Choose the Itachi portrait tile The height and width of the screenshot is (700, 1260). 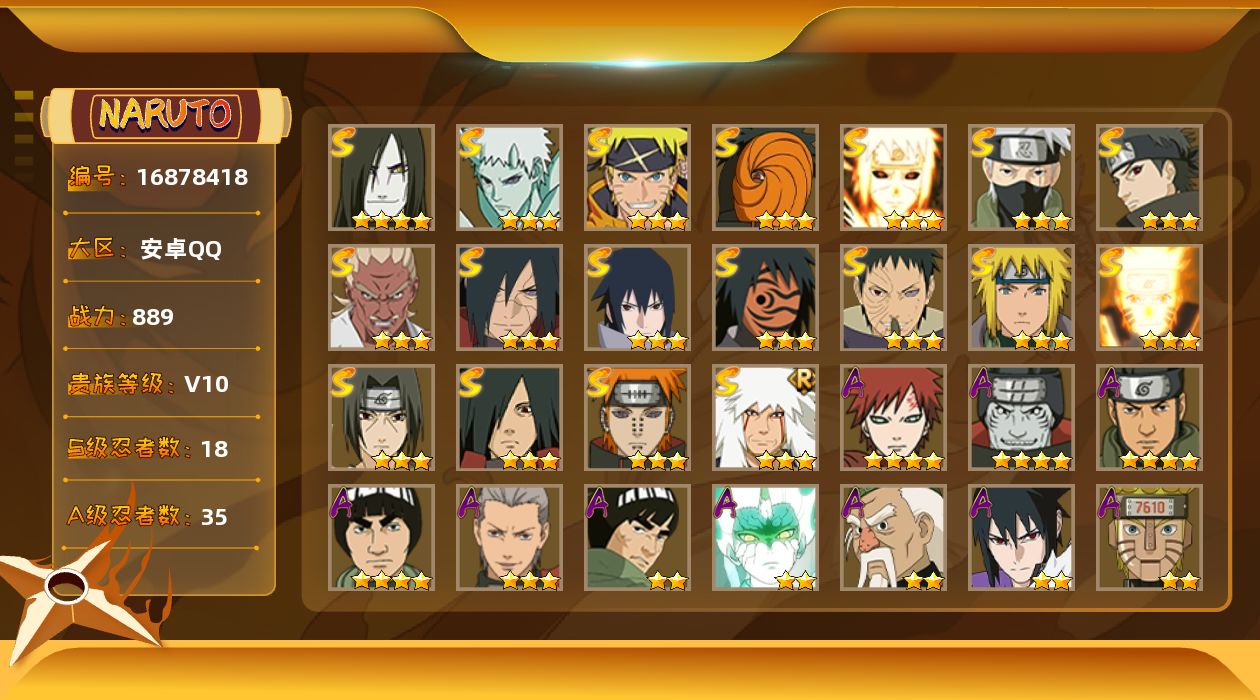click(381, 417)
